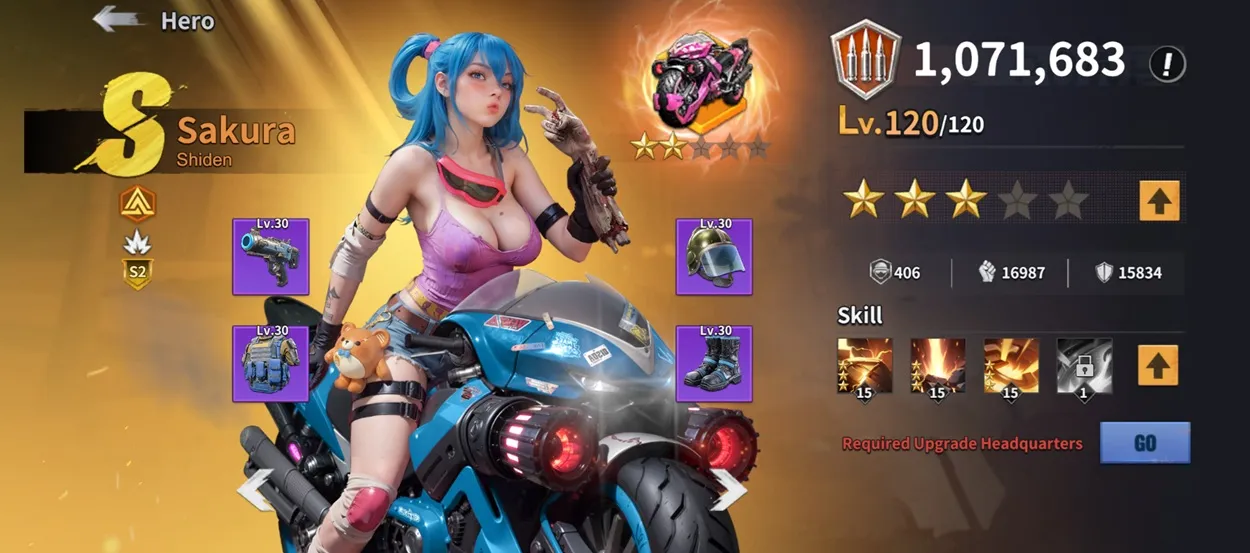View the locked fourth skill
Image resolution: width=1250 pixels, height=553 pixels.
pyautogui.click(x=1084, y=365)
